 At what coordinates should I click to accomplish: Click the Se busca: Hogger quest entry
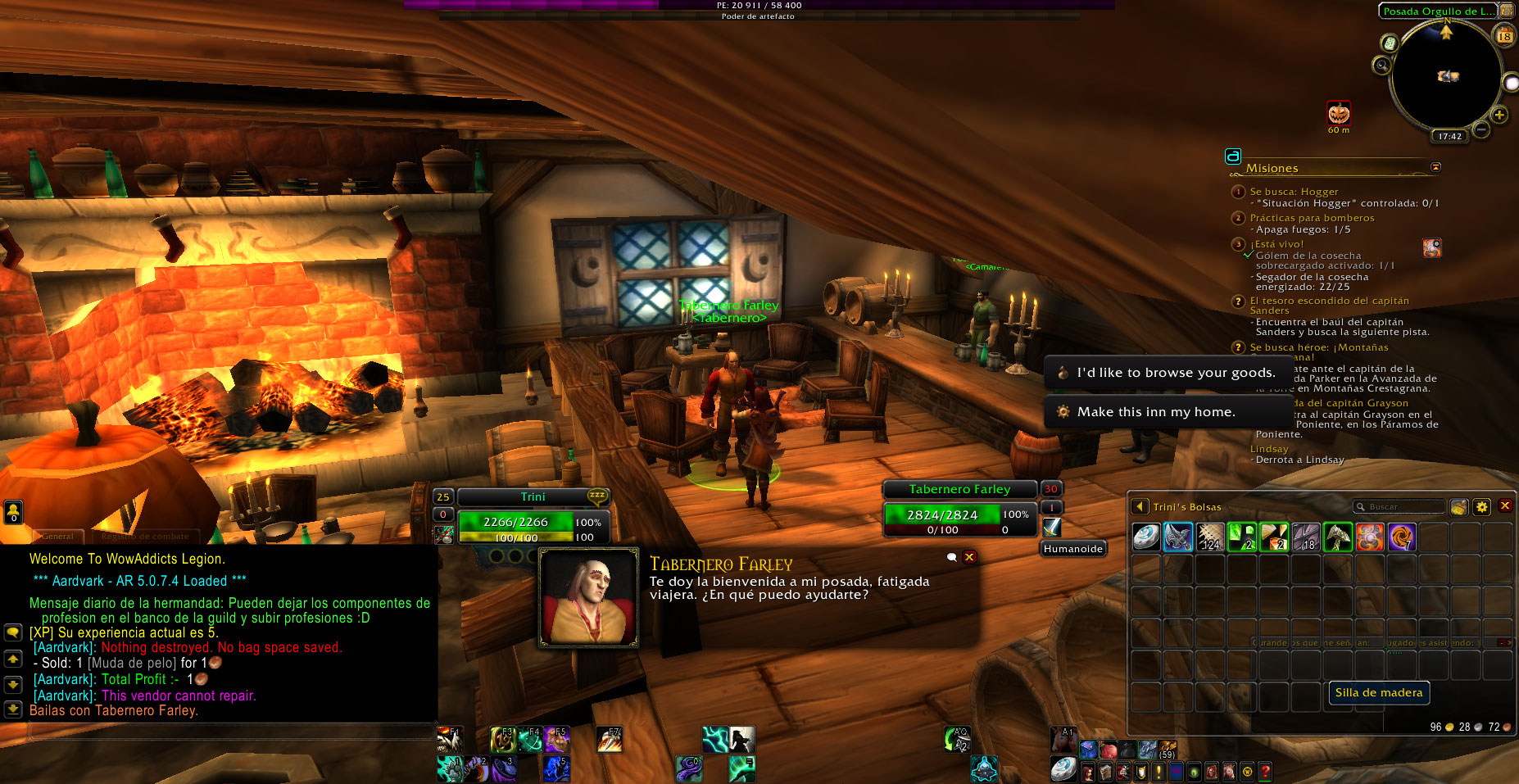(x=1294, y=192)
